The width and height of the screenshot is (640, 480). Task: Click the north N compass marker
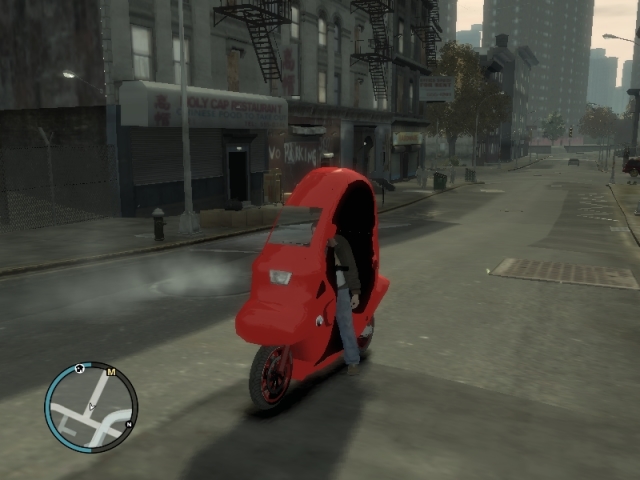click(x=129, y=425)
